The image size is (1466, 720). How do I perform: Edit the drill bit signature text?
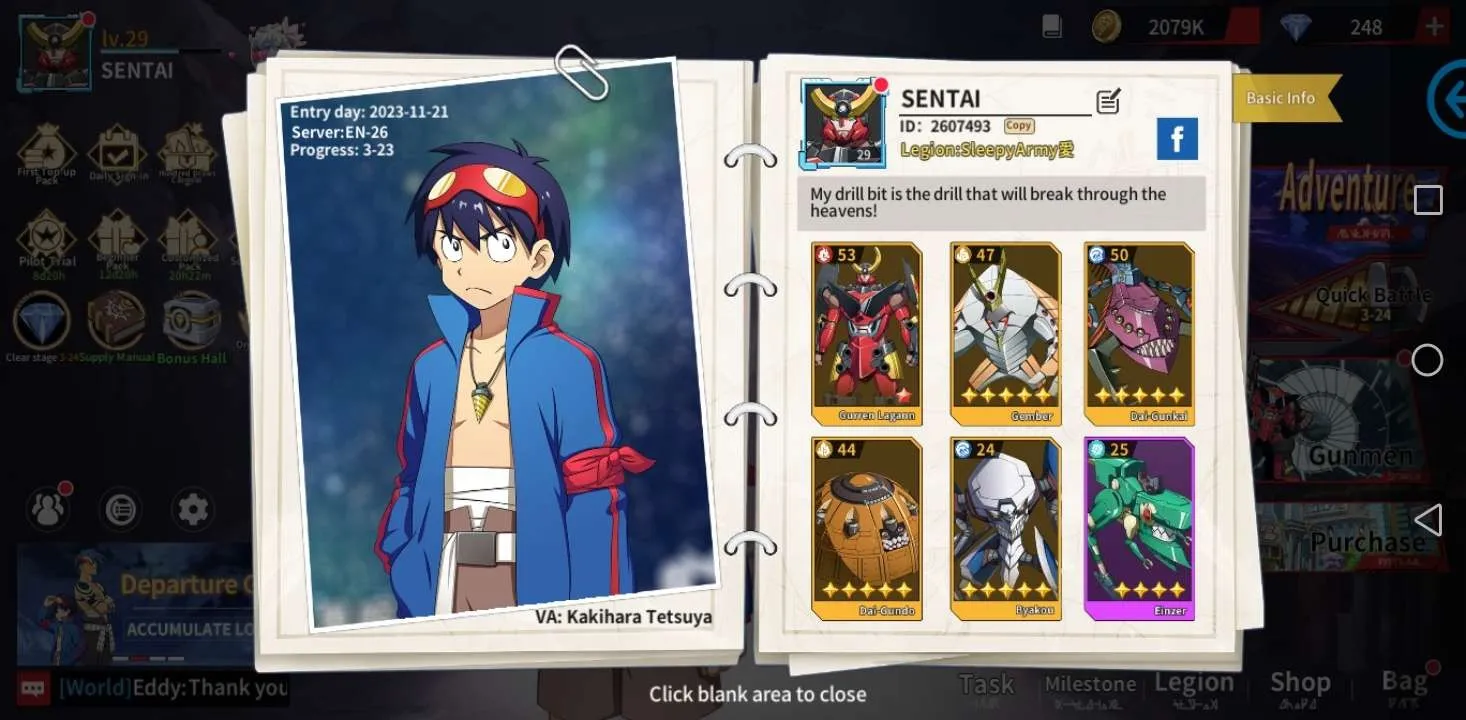1001,203
